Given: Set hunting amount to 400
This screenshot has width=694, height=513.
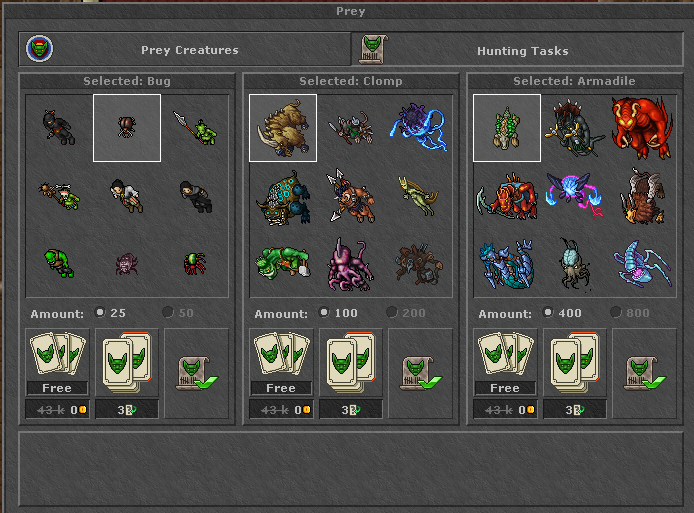Looking at the screenshot, I should [548, 313].
